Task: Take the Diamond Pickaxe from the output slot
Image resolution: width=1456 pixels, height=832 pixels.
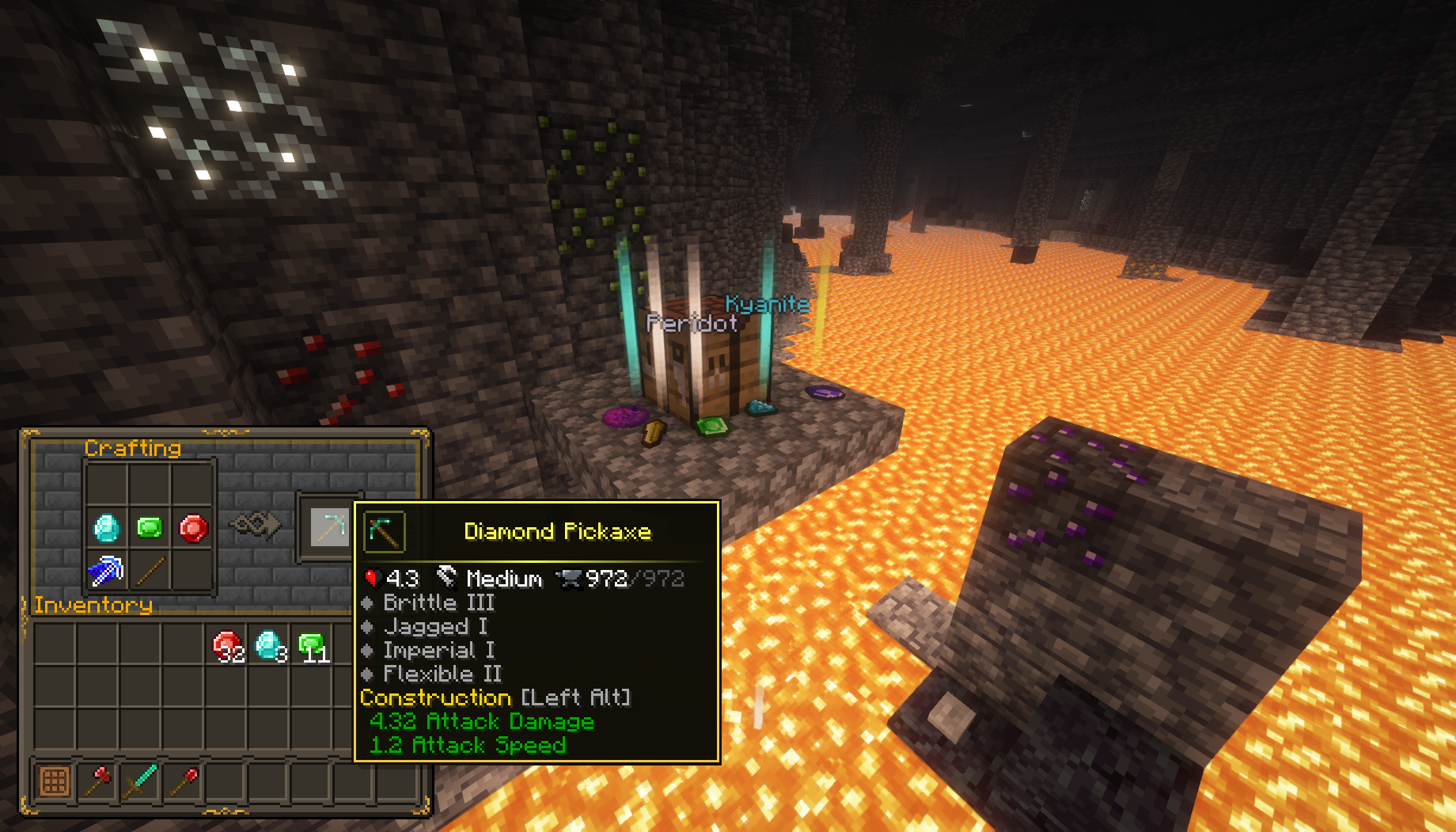Action: (x=329, y=527)
